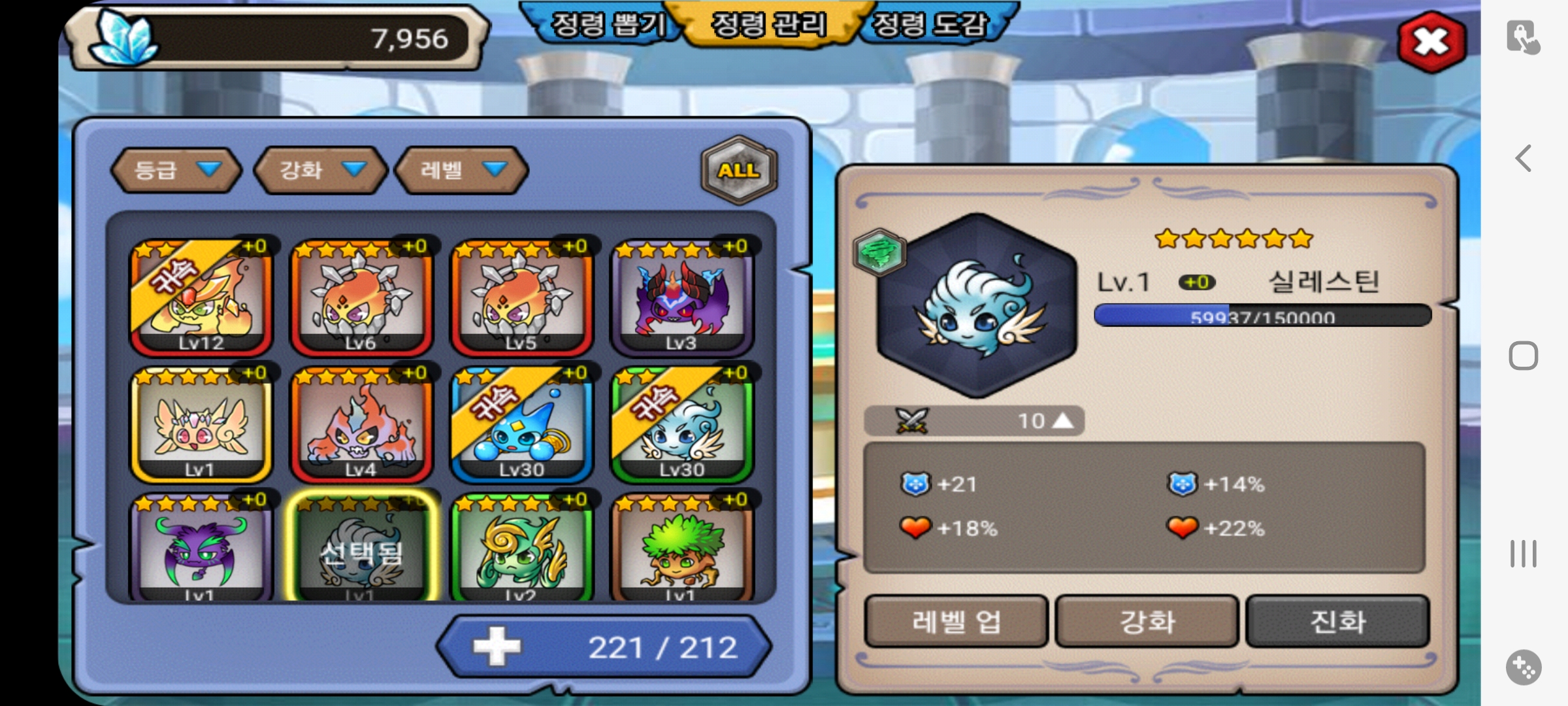1568x706 pixels.
Task: Close the spirit screen with red X
Action: point(1431,42)
